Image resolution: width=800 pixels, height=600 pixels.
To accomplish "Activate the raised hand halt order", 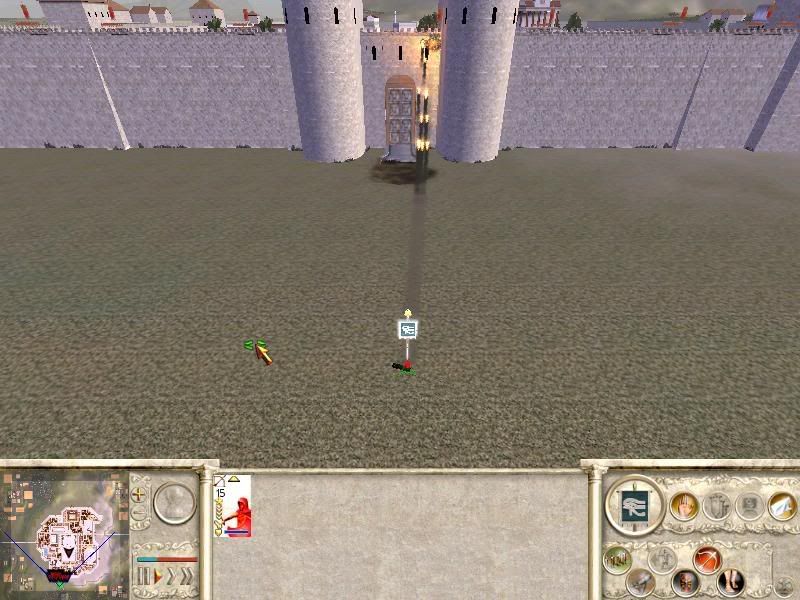I will (x=685, y=506).
